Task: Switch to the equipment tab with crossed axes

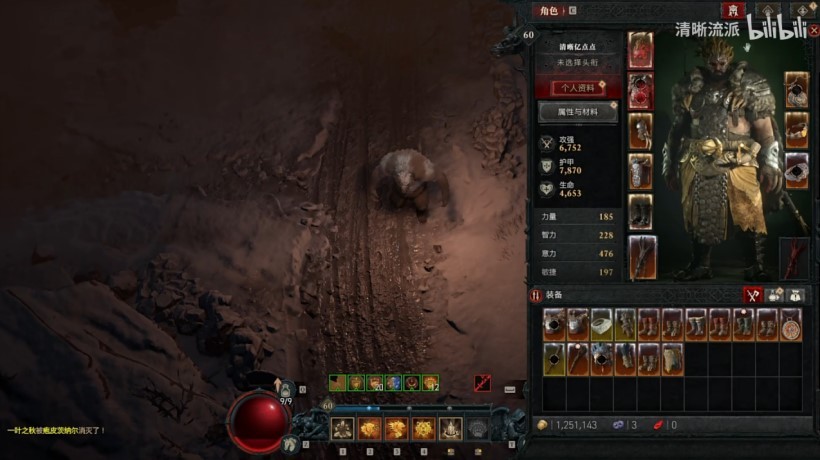Action: coord(753,295)
